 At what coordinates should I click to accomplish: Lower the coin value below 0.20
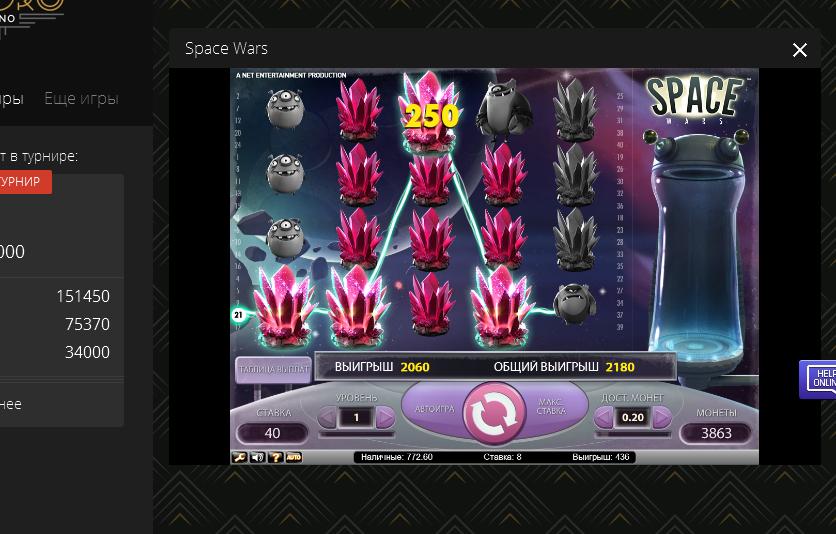pos(604,418)
